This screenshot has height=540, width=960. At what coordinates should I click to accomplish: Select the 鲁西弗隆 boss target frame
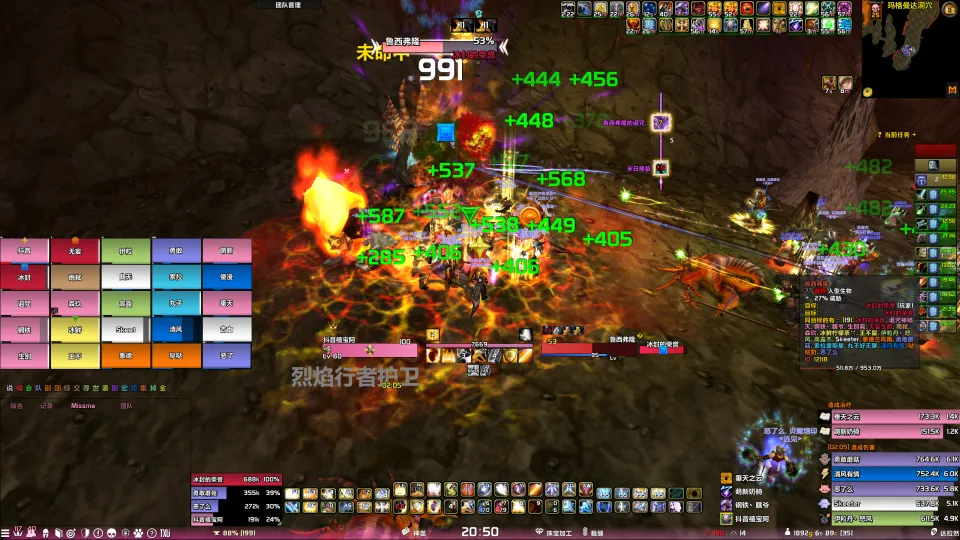[x=456, y=43]
